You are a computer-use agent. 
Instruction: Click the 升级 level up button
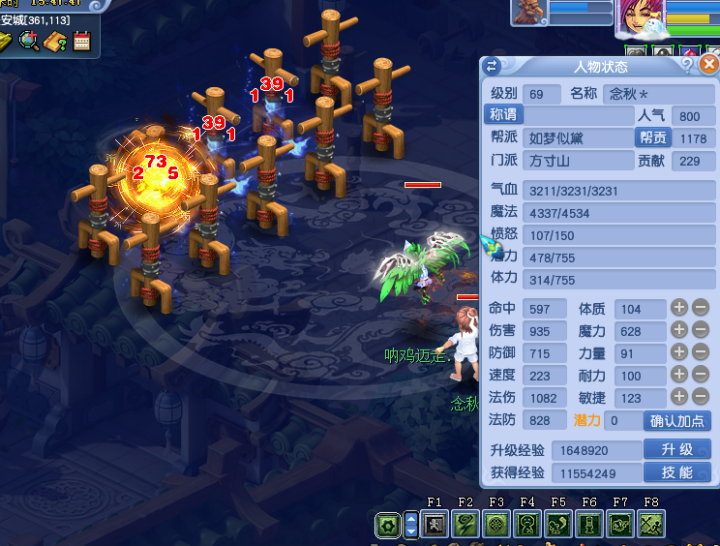coord(677,450)
